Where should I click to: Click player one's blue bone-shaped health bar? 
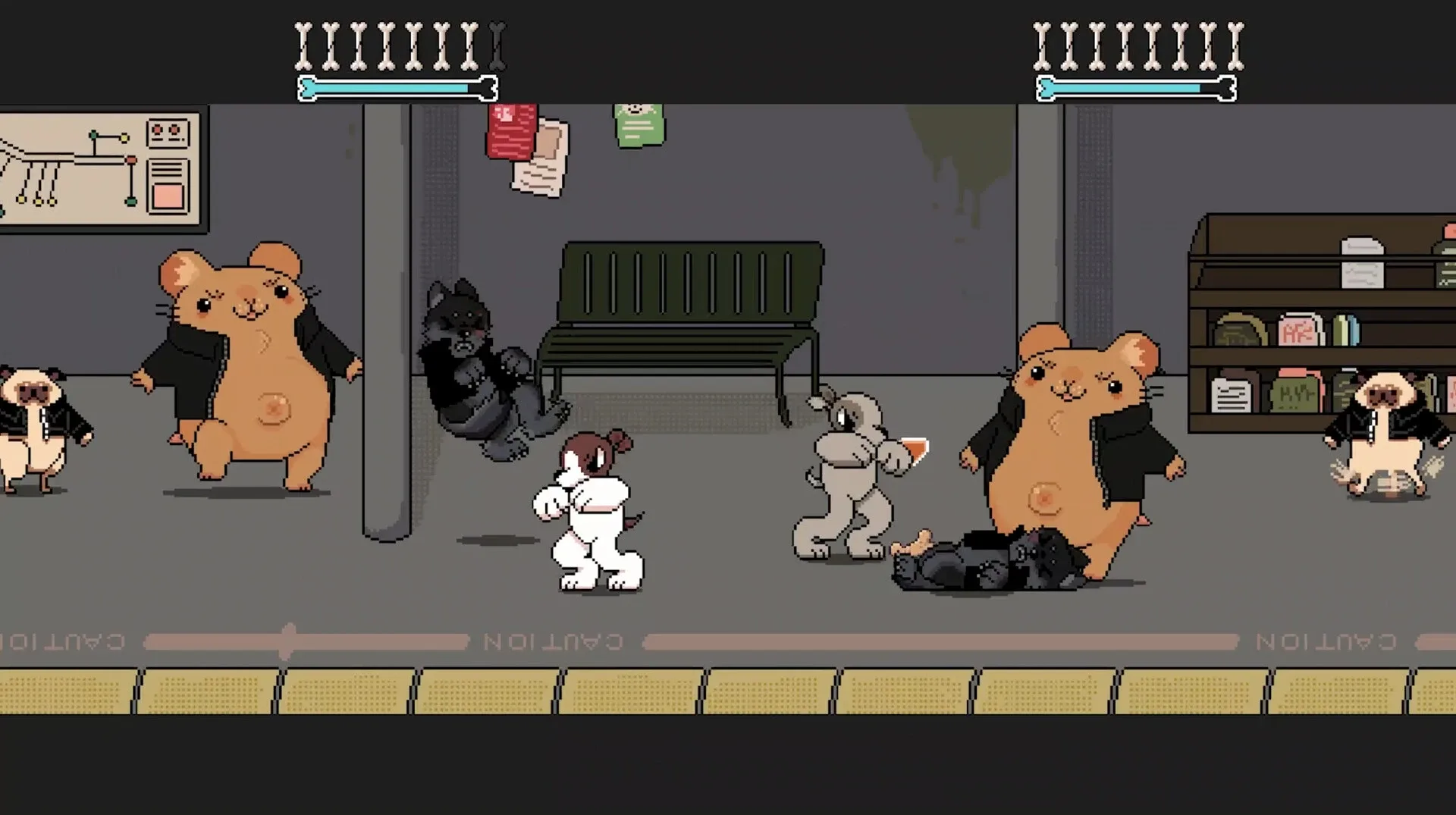click(x=391, y=86)
